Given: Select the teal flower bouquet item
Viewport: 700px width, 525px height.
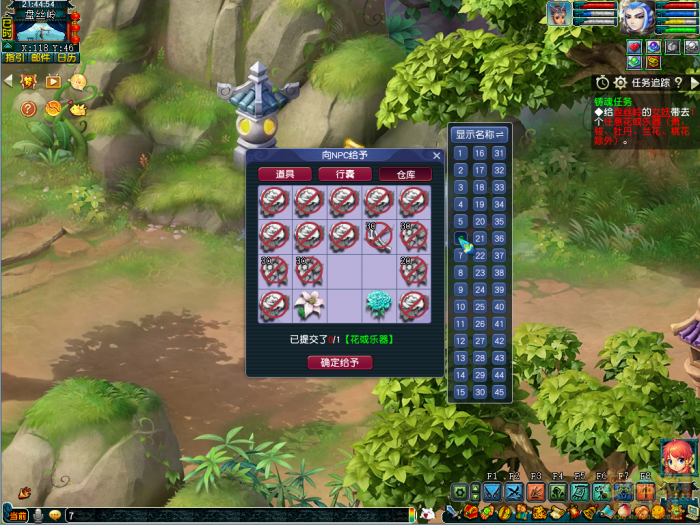Looking at the screenshot, I should point(378,304).
